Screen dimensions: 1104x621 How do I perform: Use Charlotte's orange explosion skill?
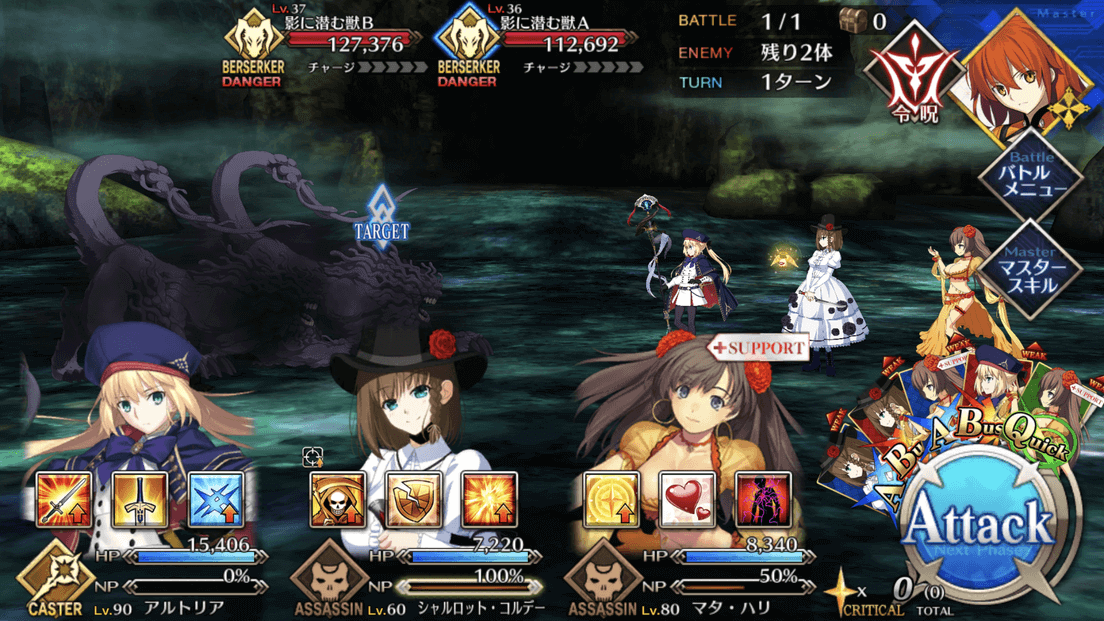[489, 500]
